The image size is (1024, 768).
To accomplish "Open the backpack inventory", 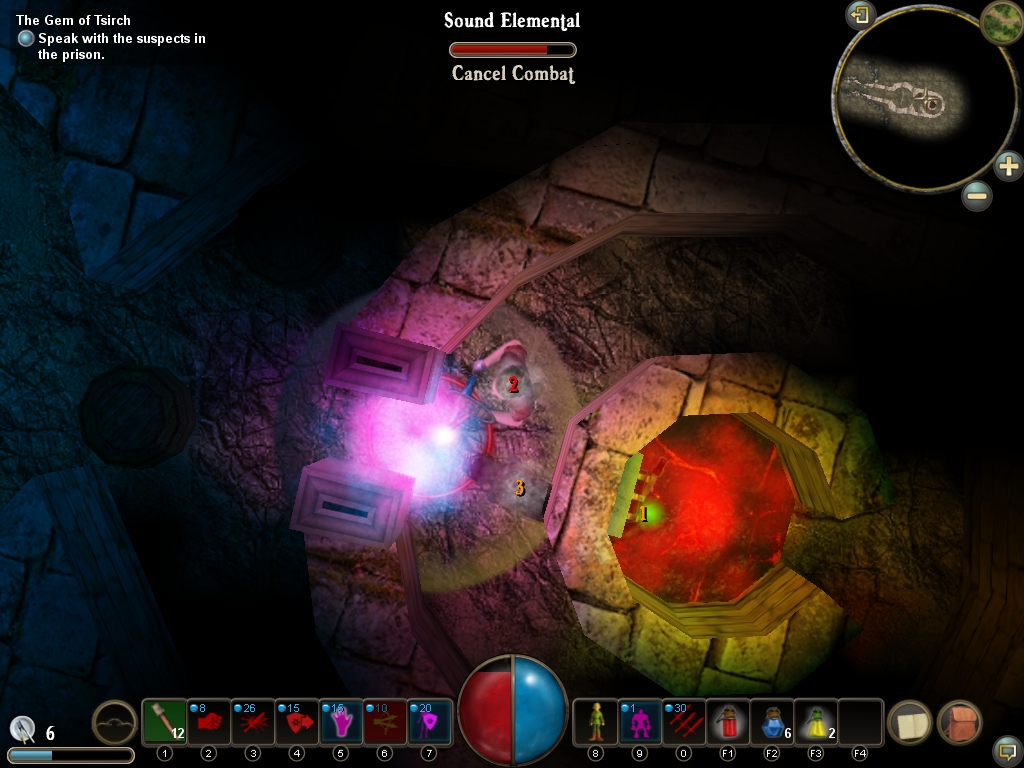I will [x=959, y=723].
